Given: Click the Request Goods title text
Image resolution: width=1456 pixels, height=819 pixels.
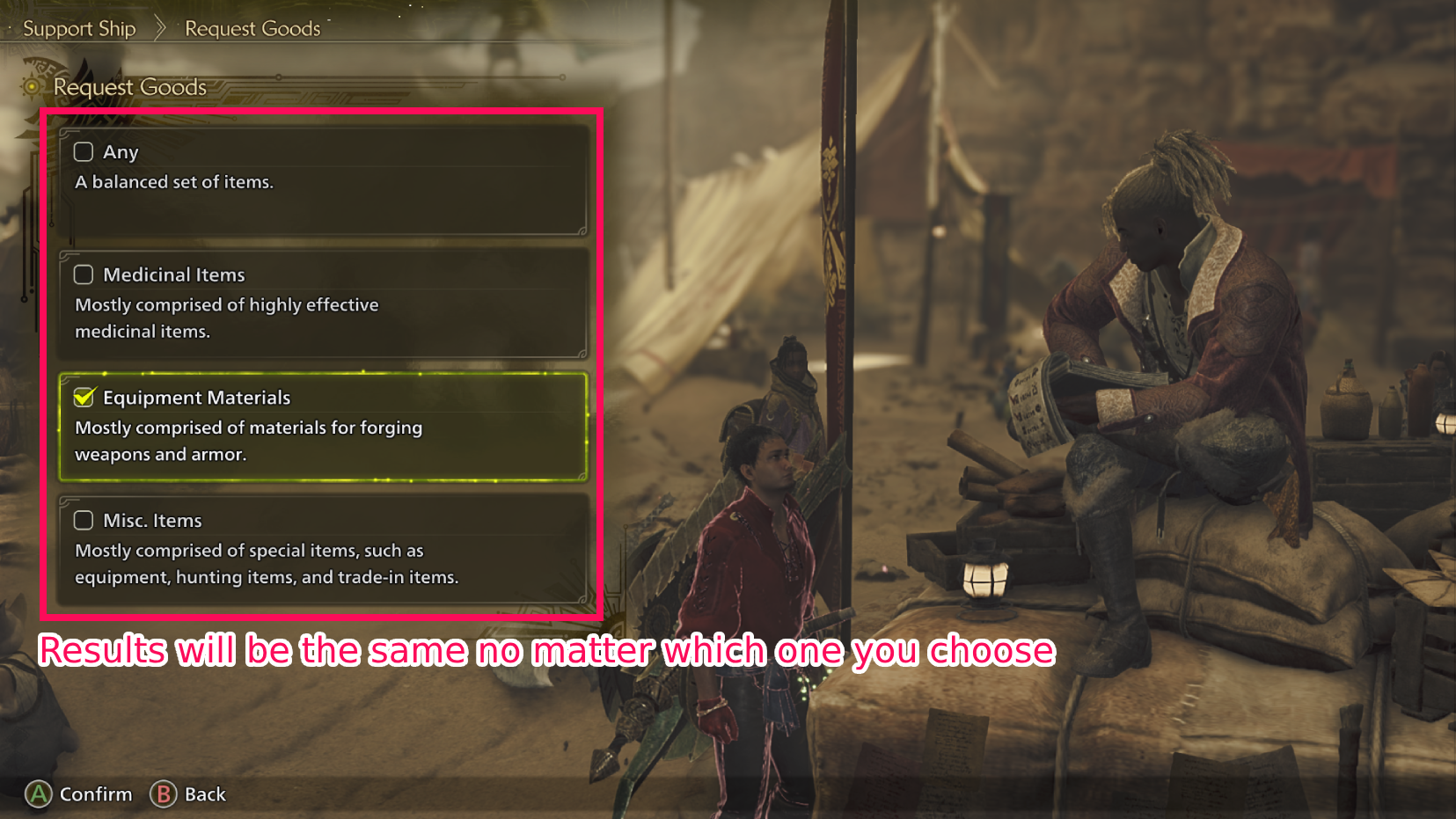Looking at the screenshot, I should [129, 86].
